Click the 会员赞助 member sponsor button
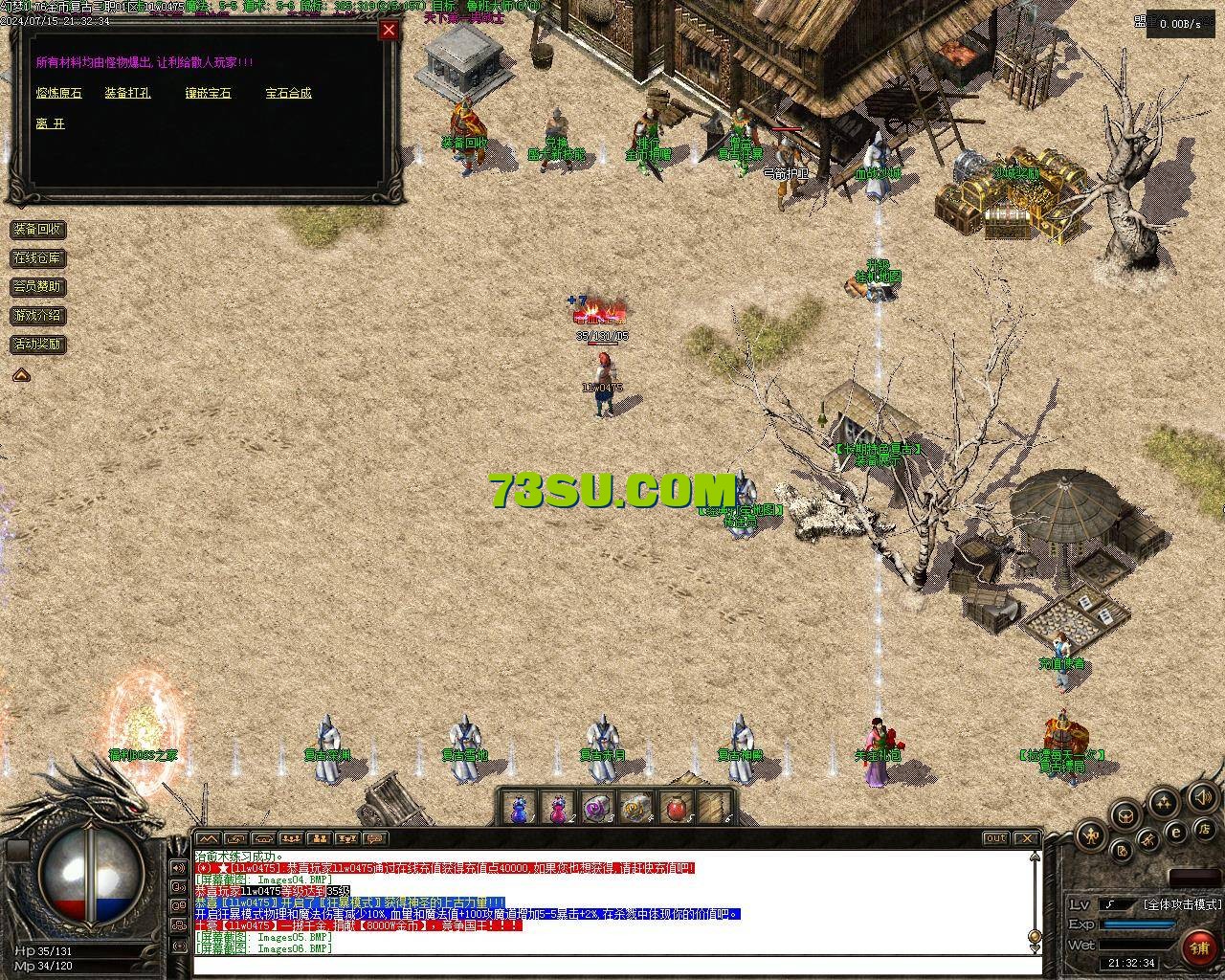 pos(38,286)
